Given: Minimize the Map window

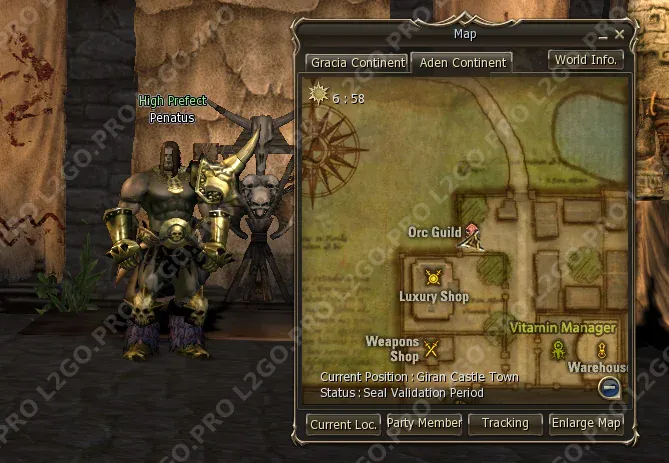Looking at the screenshot, I should (601, 35).
